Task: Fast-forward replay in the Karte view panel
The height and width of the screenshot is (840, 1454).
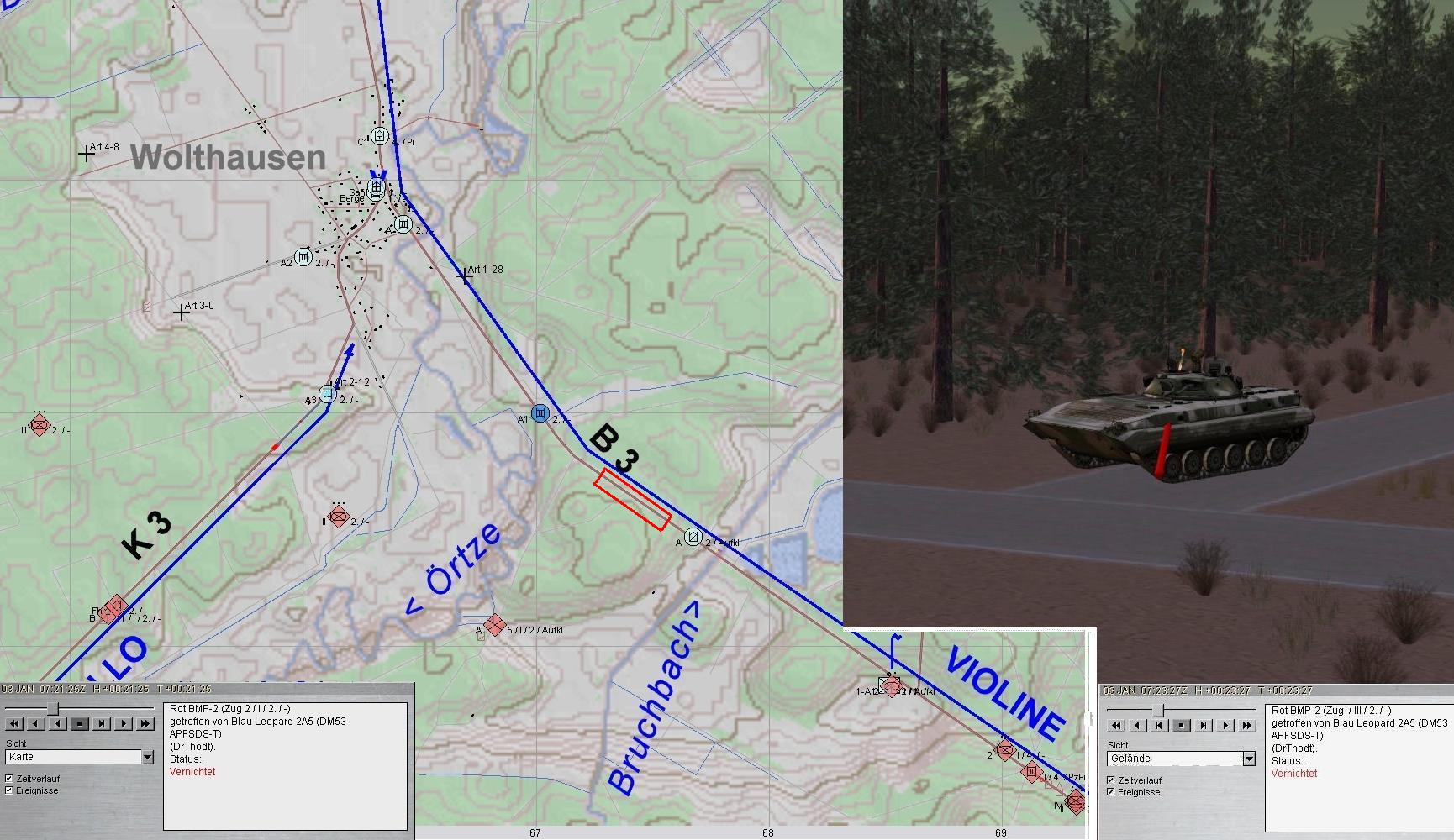Action: pos(145,723)
